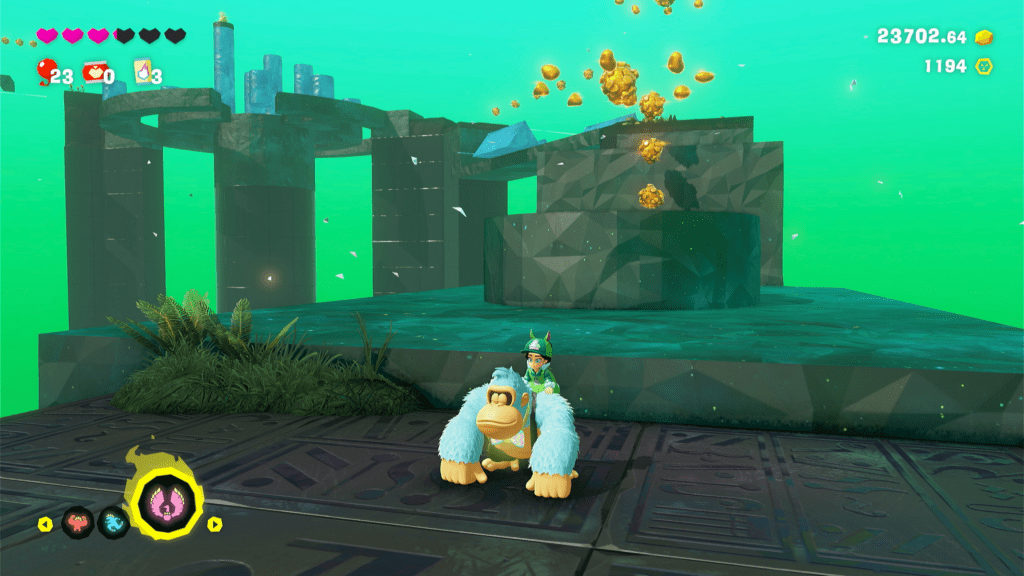Pick the yellow can item icon
Image resolution: width=1024 pixels, height=576 pixels.
coord(143,72)
